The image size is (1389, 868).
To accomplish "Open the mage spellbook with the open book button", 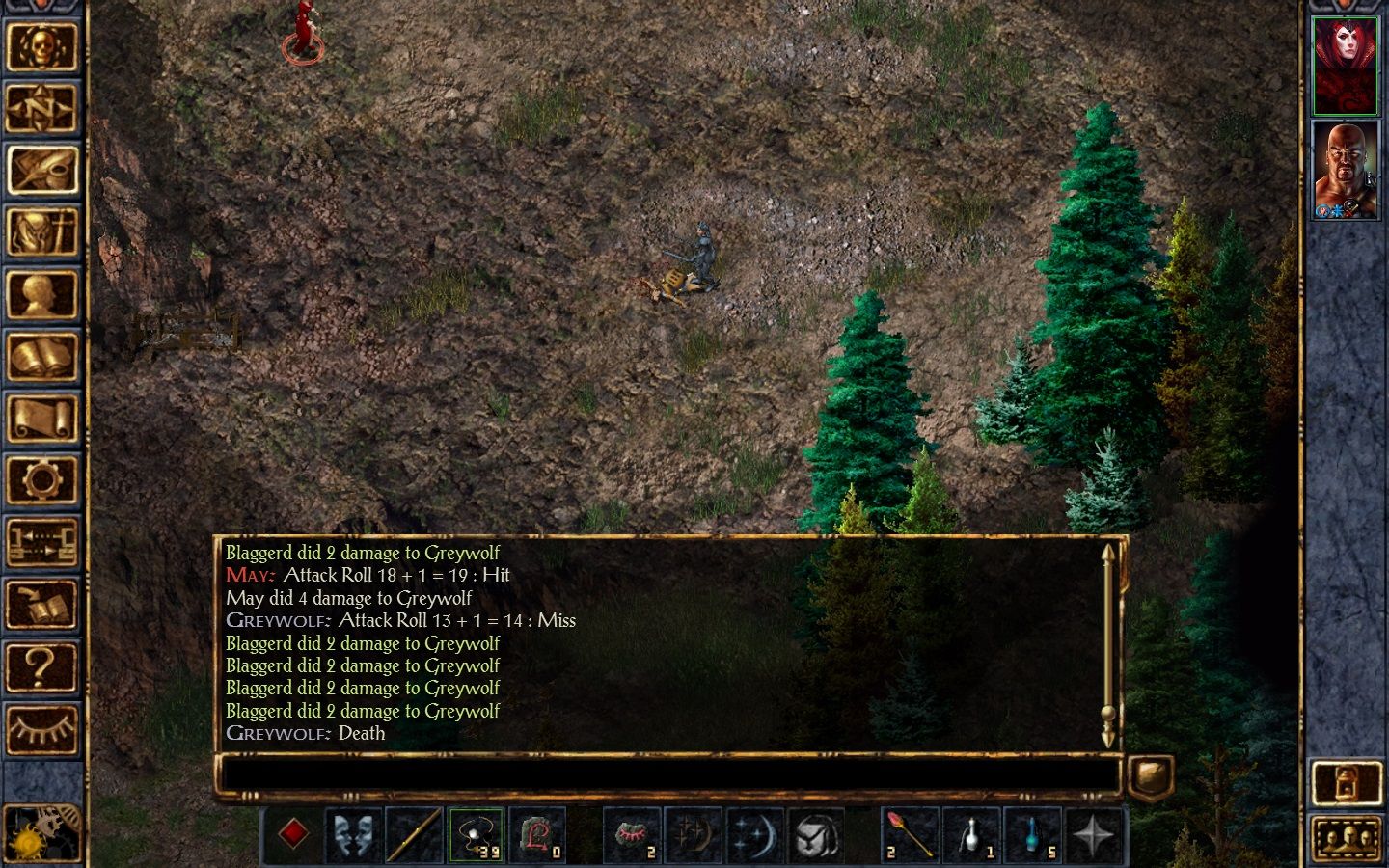I will coord(41,357).
